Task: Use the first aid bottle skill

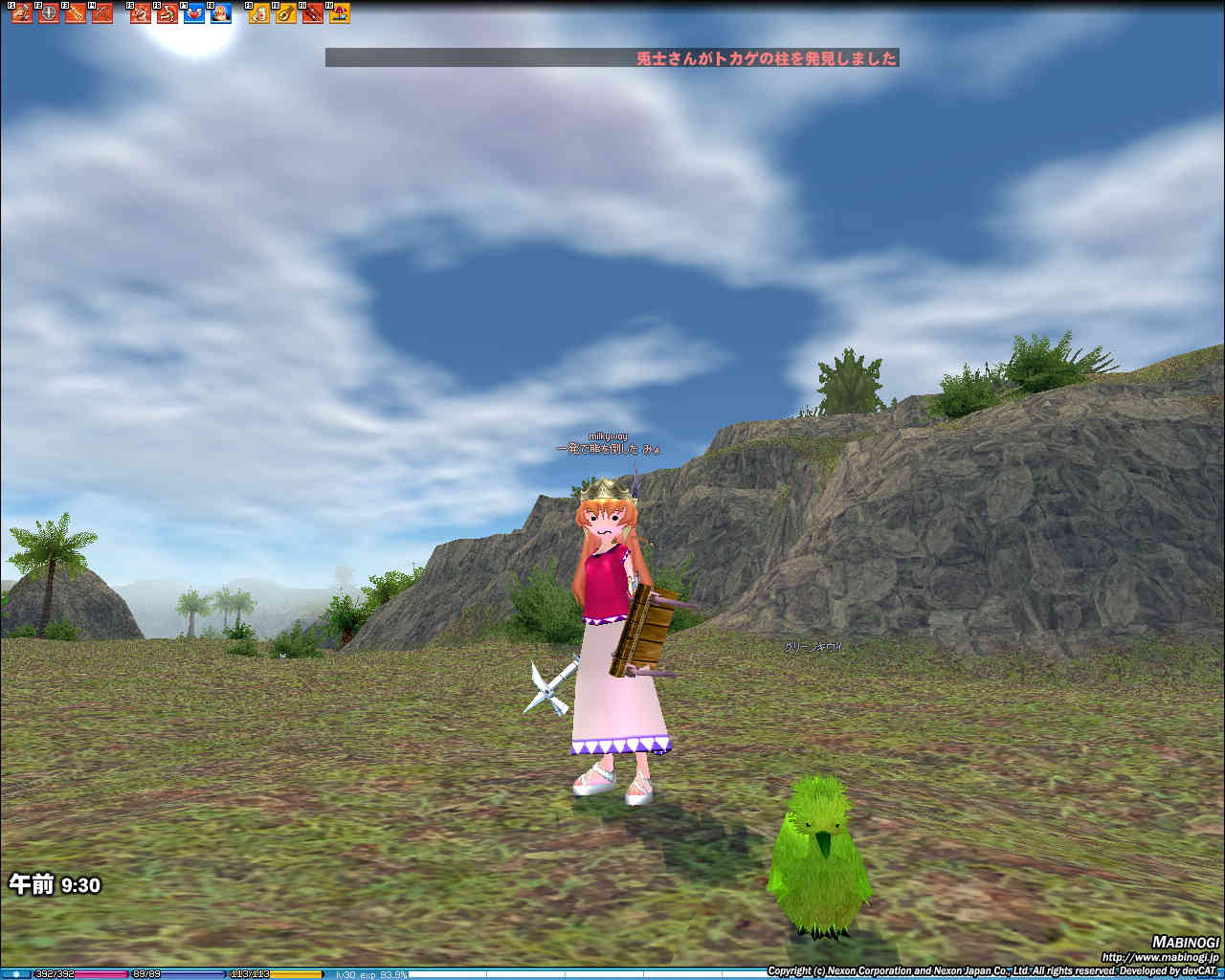Action: pyautogui.click(x=259, y=13)
